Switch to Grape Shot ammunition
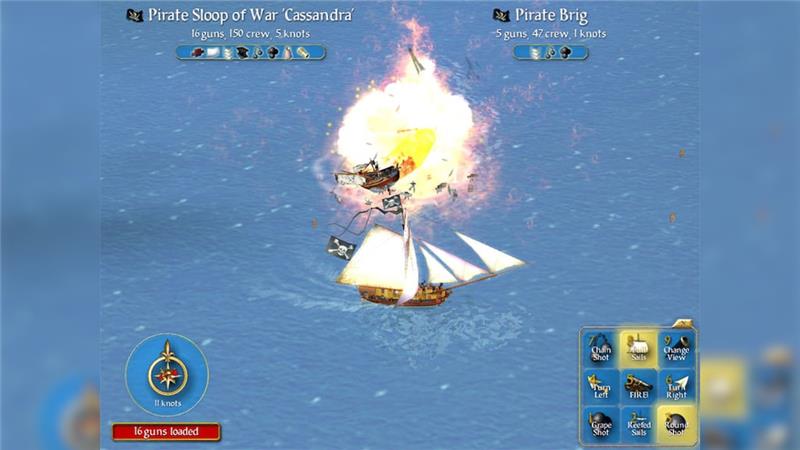This screenshot has width=800, height=450. [601, 425]
